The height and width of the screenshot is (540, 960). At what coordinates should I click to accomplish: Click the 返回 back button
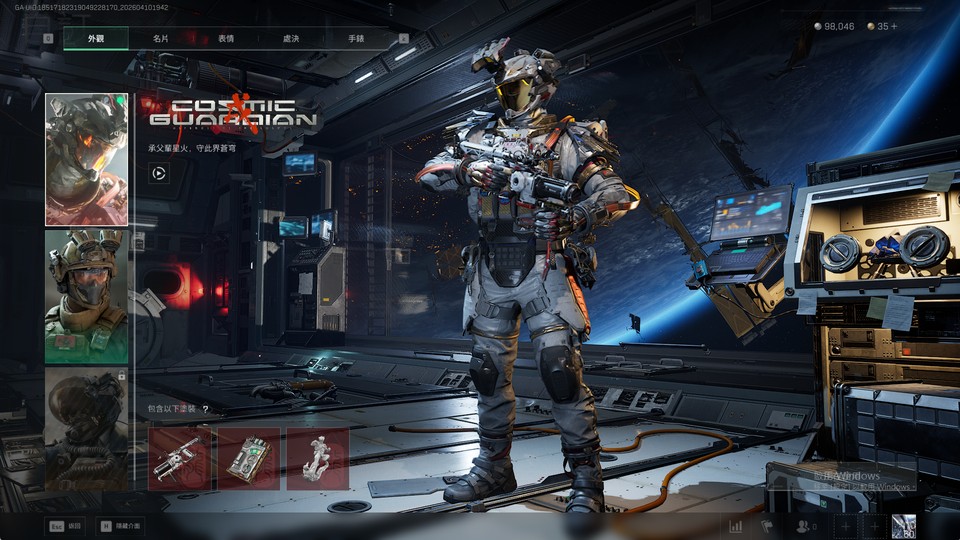(x=67, y=525)
